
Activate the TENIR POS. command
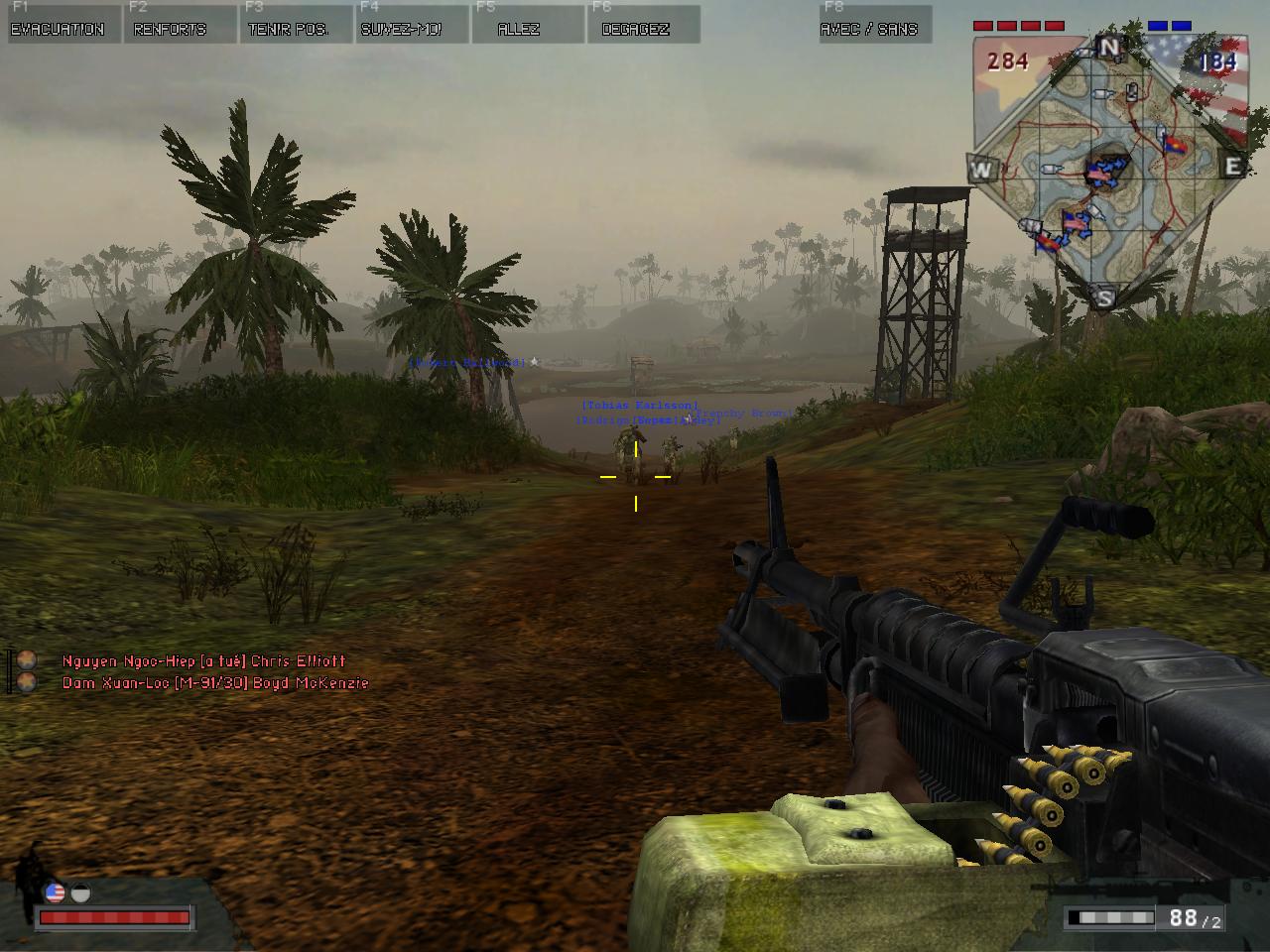pos(288,28)
